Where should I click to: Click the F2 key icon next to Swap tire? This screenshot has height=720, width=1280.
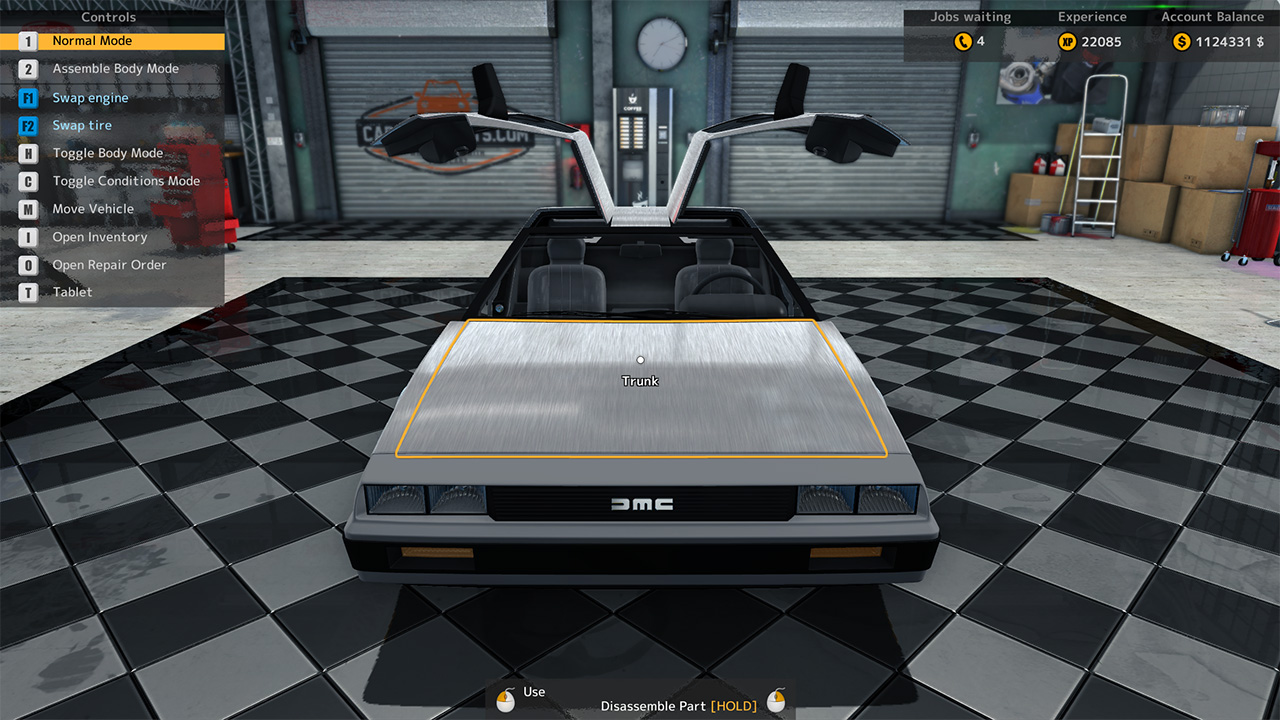click(27, 125)
